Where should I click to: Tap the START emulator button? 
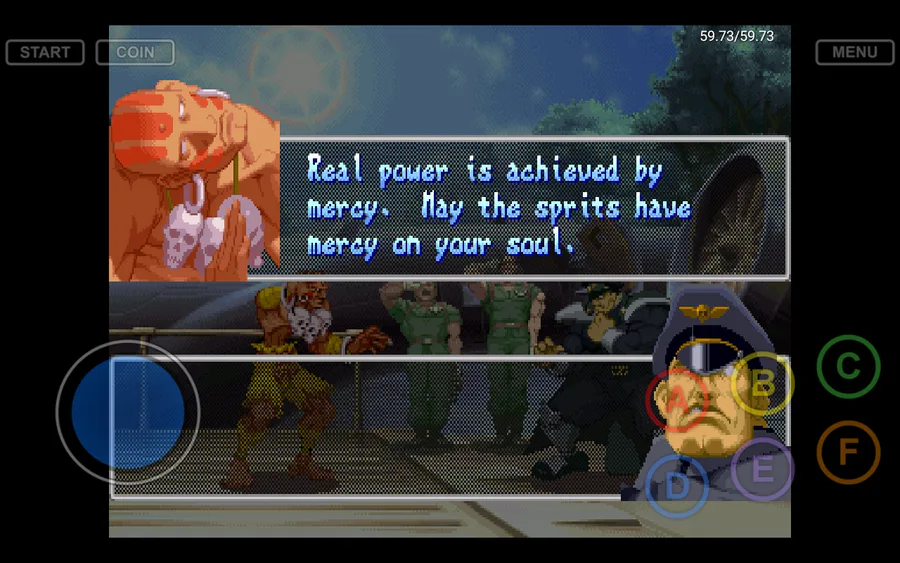click(x=45, y=52)
